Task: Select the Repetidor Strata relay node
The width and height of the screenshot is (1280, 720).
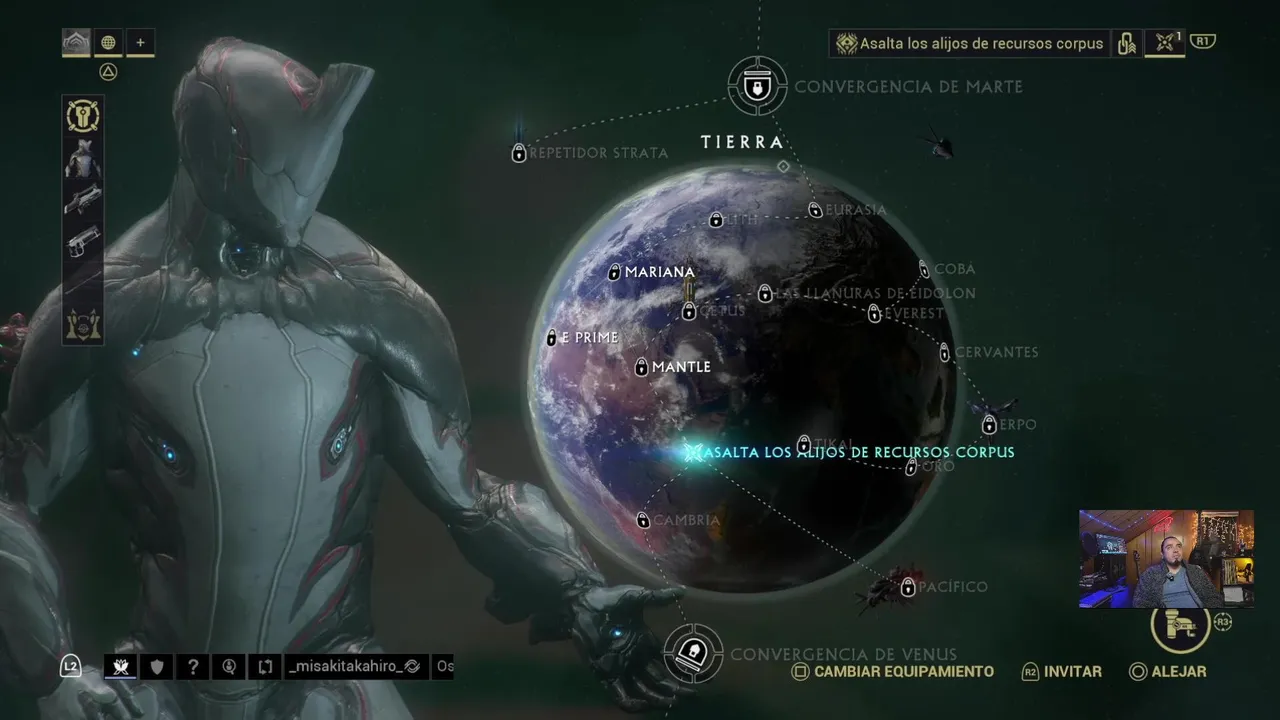Action: tap(519, 153)
